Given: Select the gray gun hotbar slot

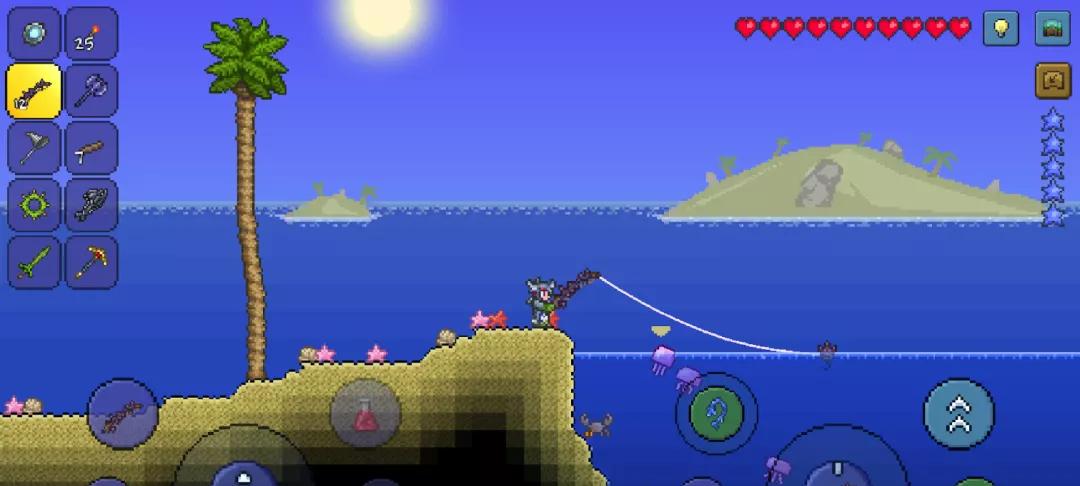Looking at the screenshot, I should click(91, 205).
